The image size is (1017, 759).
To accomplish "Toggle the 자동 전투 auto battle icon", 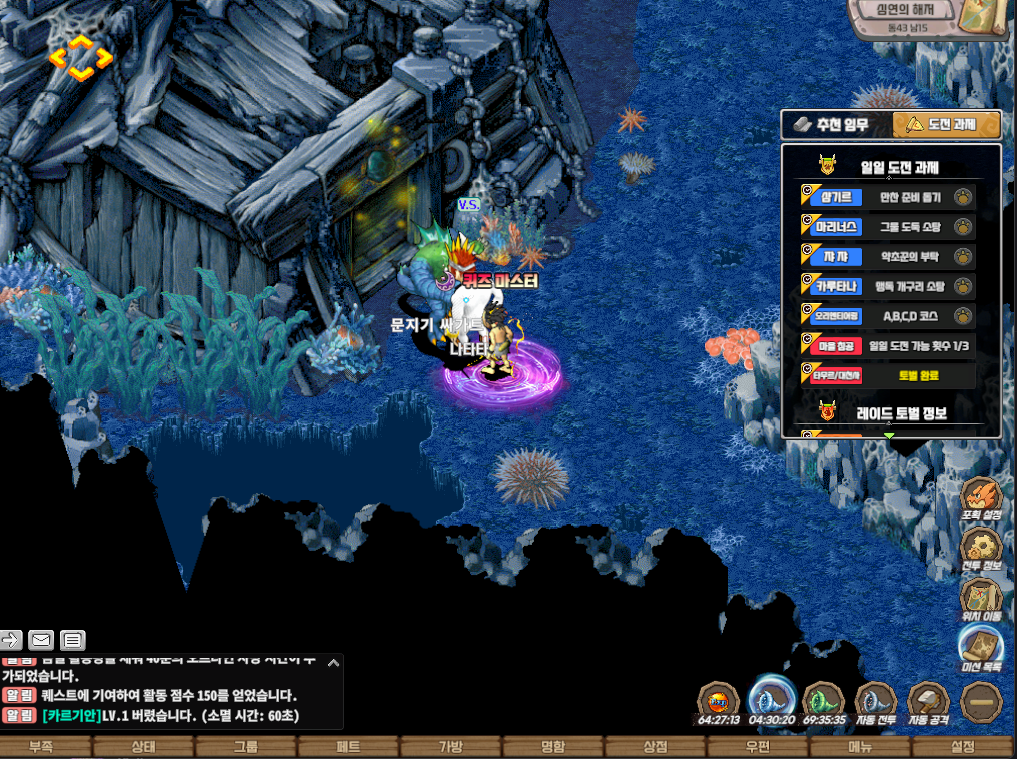I will pos(875,702).
